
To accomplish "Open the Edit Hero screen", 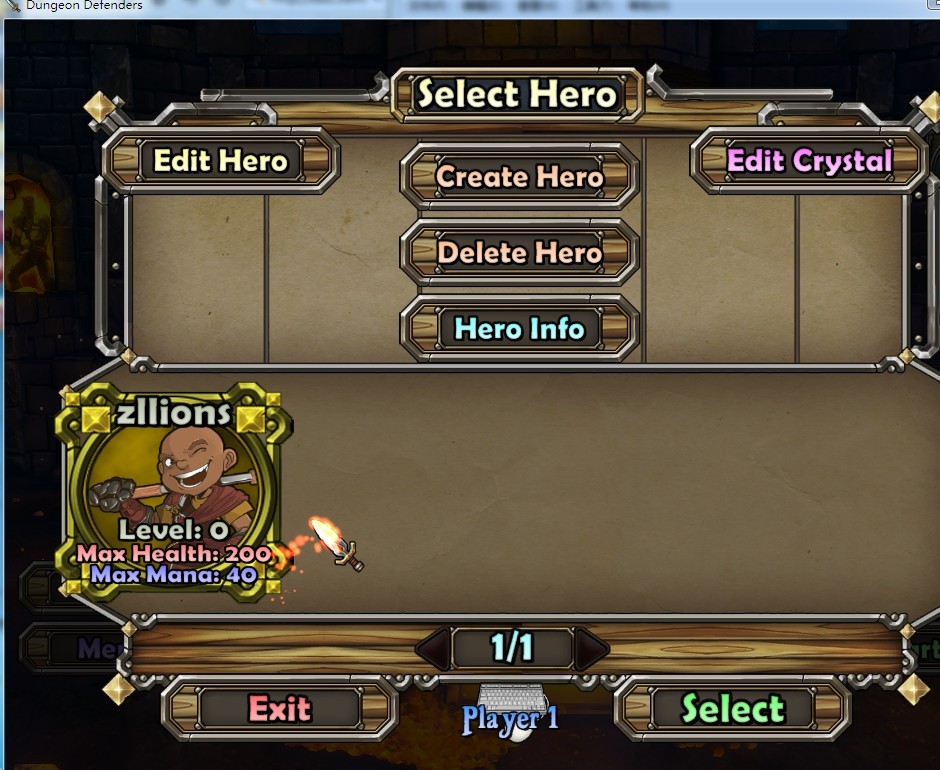I will coord(220,160).
